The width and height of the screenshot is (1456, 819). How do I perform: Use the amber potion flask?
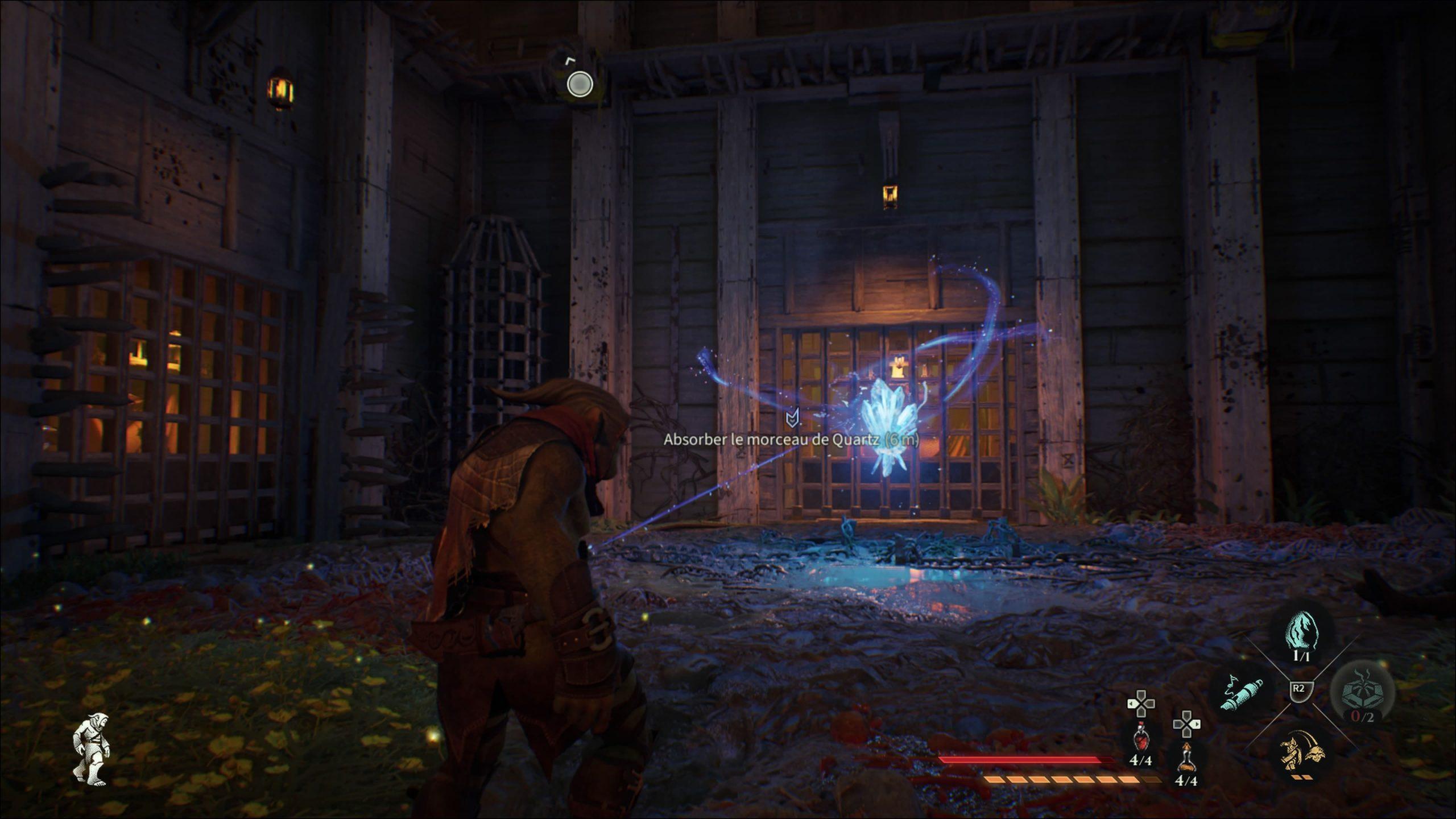pos(1186,757)
